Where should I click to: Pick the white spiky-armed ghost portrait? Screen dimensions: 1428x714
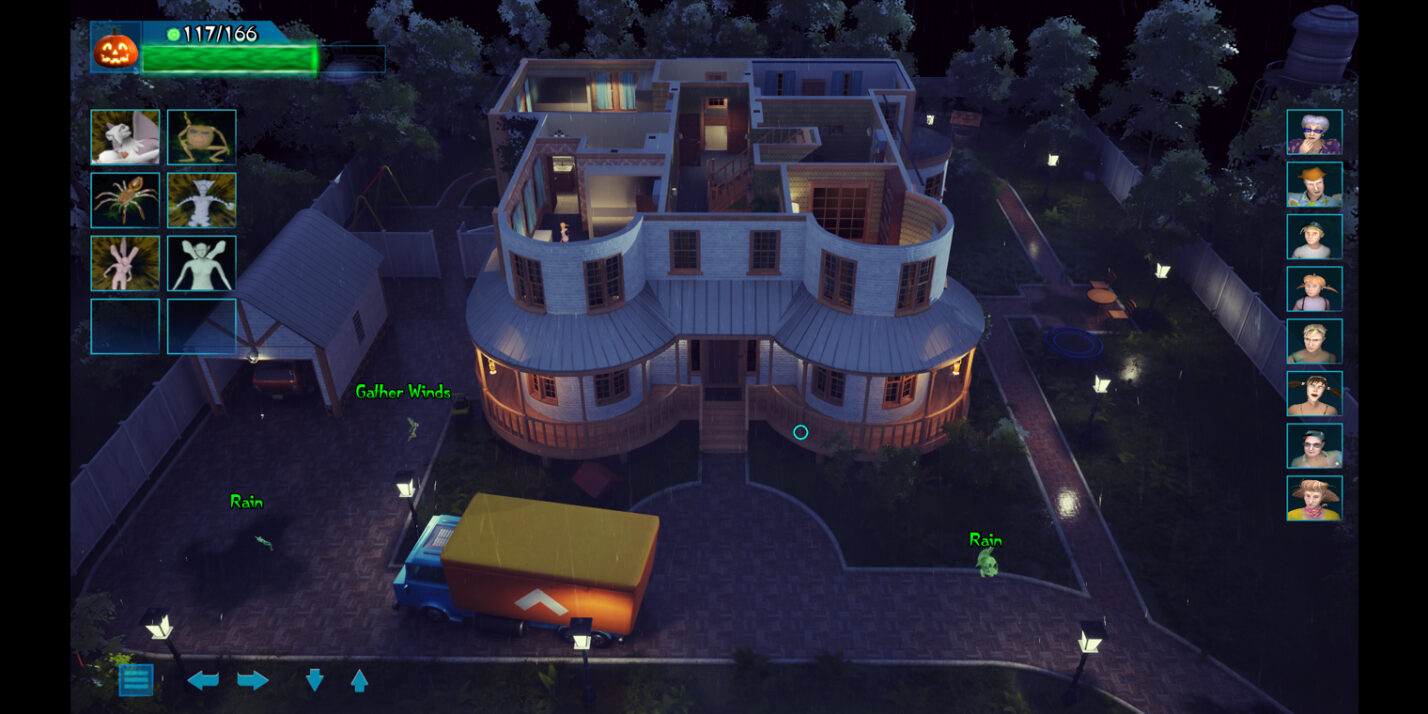click(x=202, y=200)
